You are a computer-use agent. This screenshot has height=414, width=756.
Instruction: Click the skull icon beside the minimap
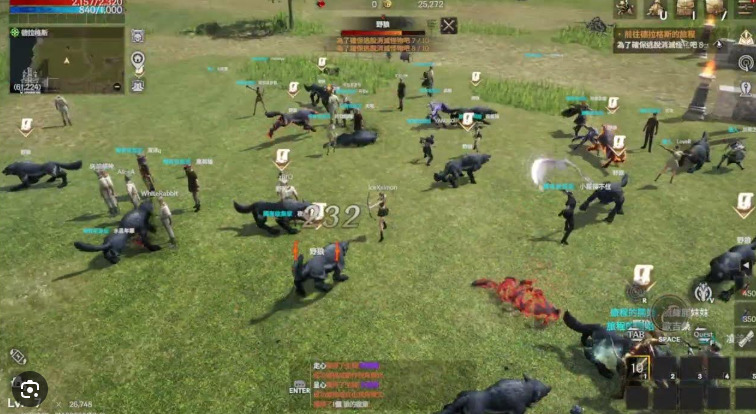(x=137, y=36)
